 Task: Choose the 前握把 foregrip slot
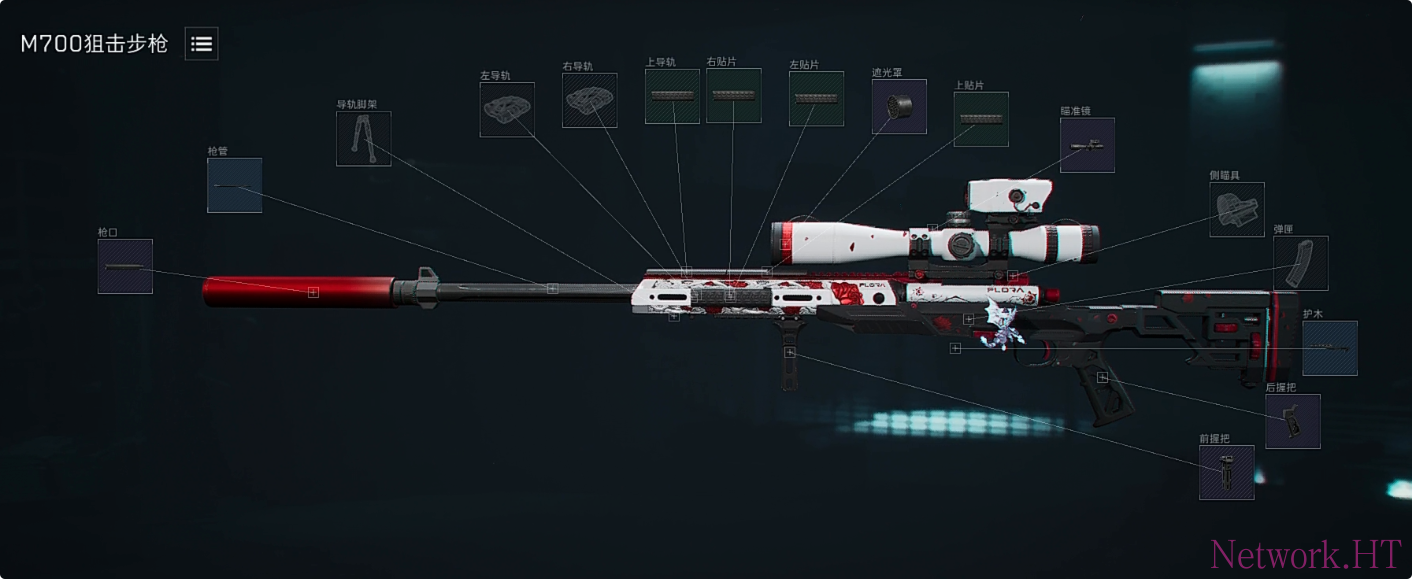(x=1226, y=472)
